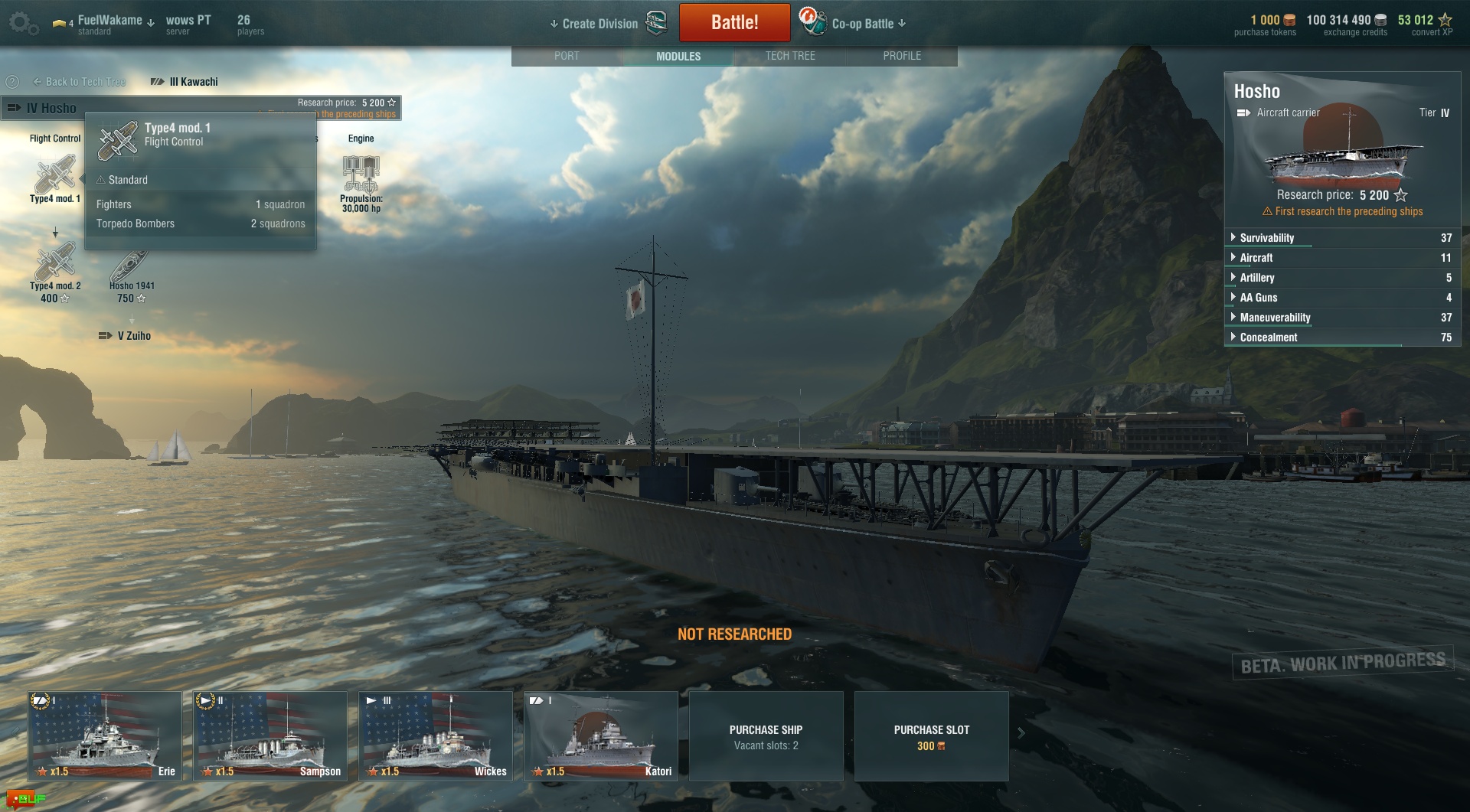Open the settings gear menu
The width and height of the screenshot is (1470, 812).
pyautogui.click(x=23, y=23)
